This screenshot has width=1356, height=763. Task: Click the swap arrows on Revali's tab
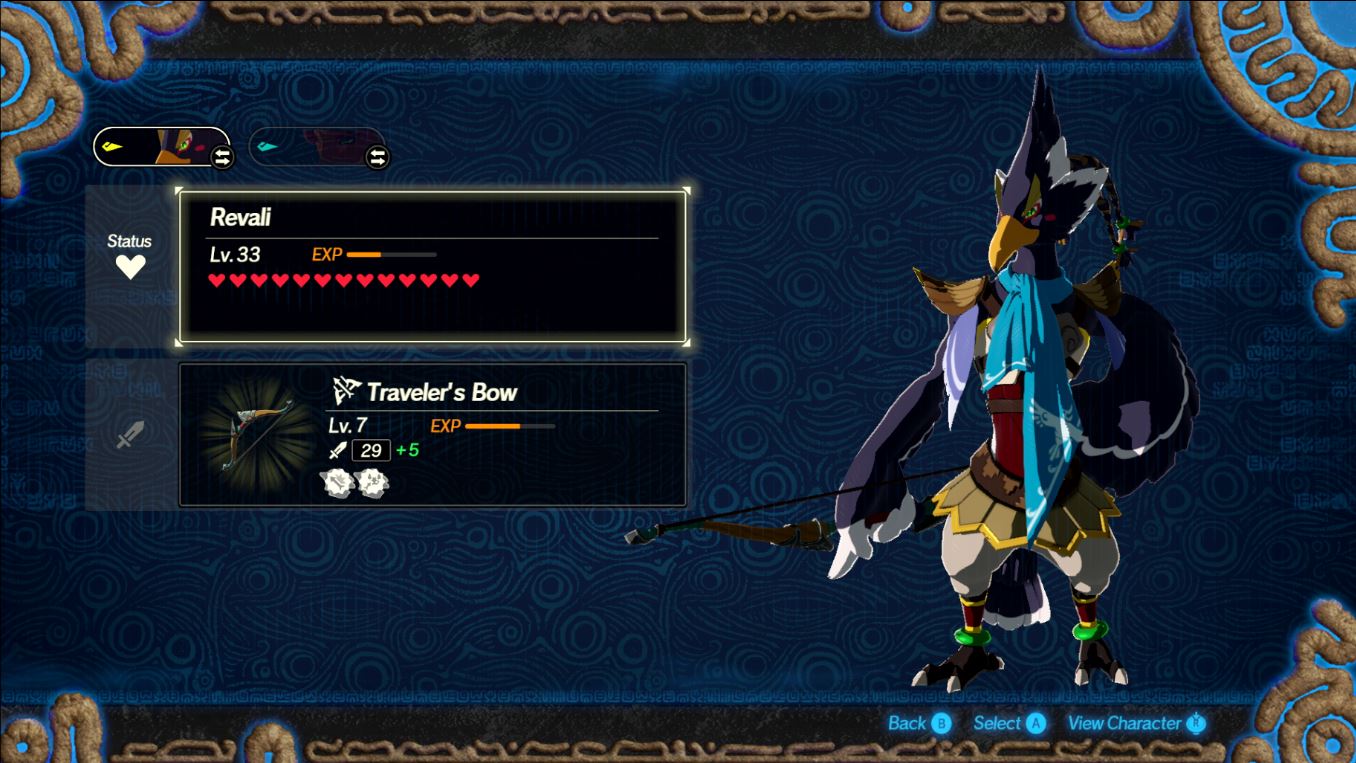[222, 157]
